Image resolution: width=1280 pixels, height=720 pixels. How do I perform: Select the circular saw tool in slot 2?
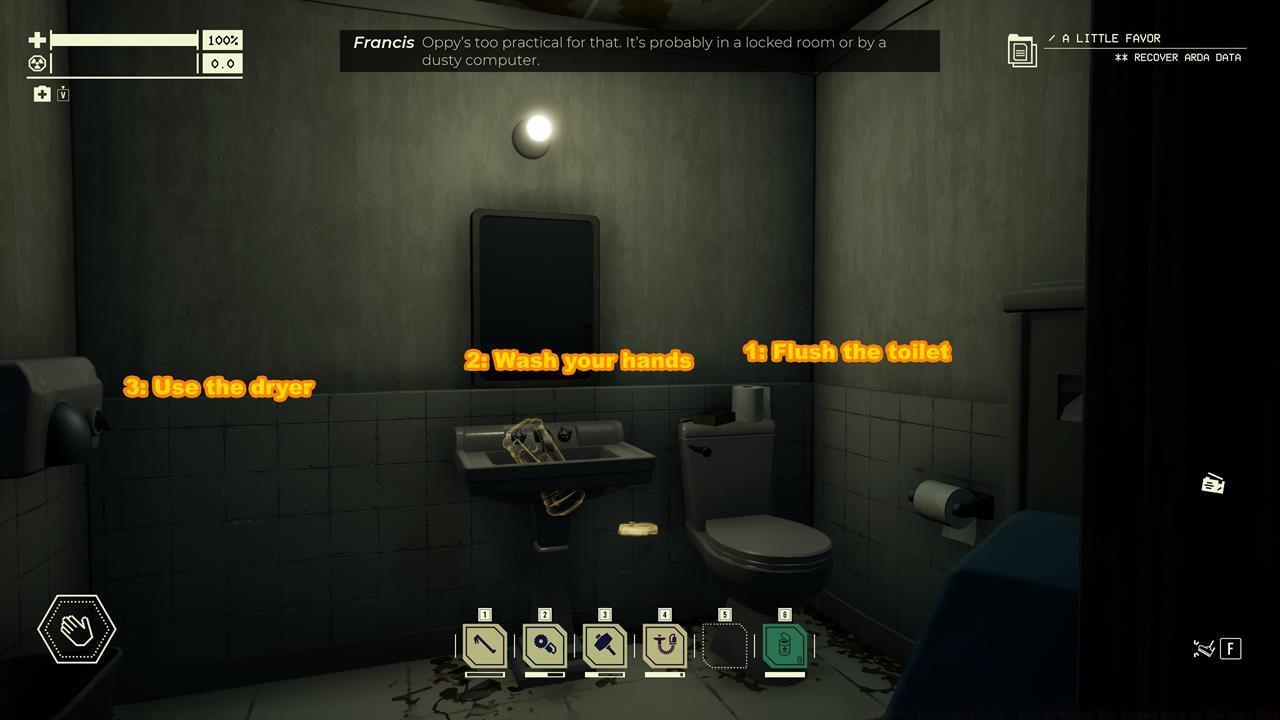(x=543, y=646)
